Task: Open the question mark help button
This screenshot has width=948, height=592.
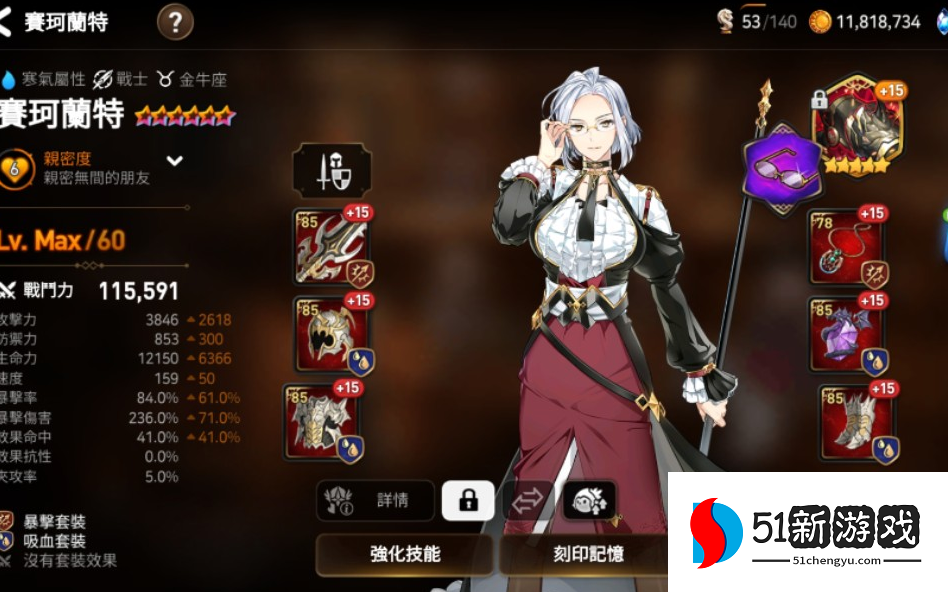Action: pos(175,22)
